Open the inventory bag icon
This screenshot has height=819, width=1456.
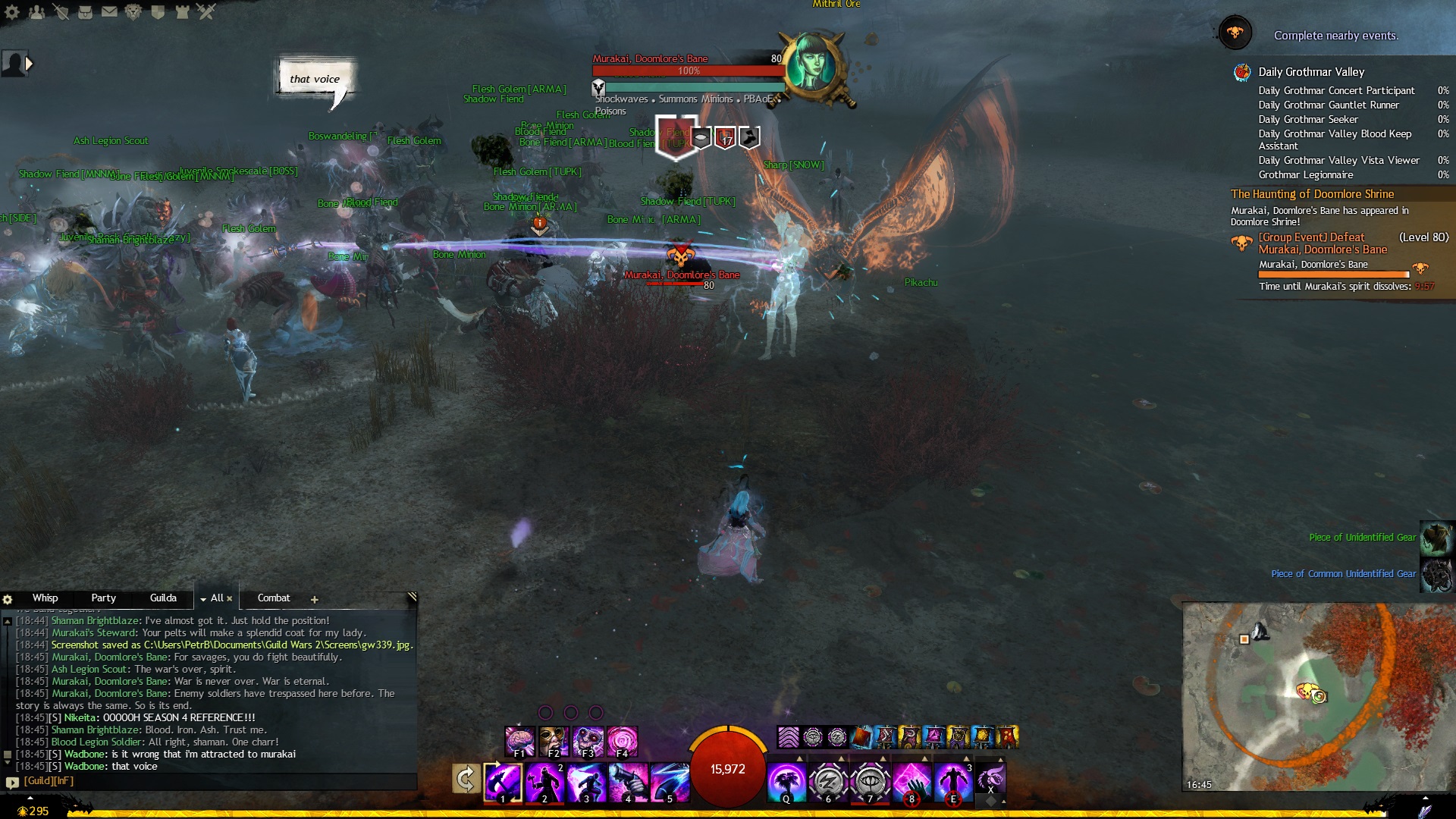[85, 11]
